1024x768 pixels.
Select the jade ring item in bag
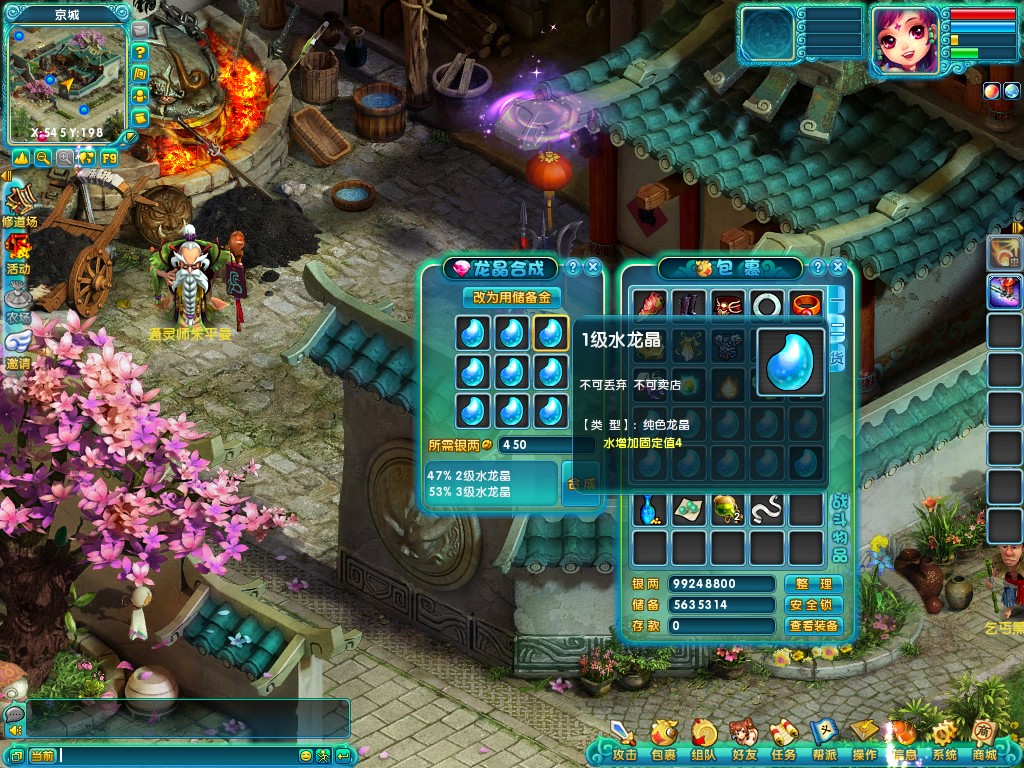(x=767, y=303)
